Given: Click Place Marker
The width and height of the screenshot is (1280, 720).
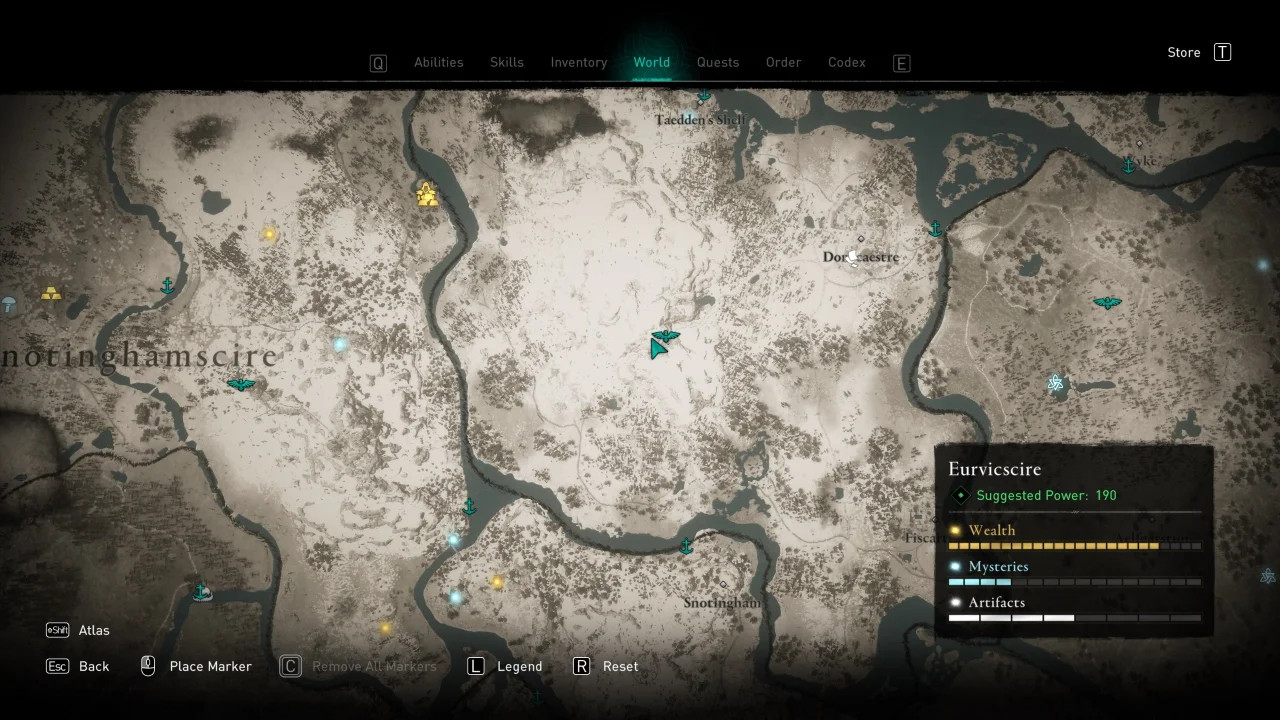Looking at the screenshot, I should tap(210, 666).
